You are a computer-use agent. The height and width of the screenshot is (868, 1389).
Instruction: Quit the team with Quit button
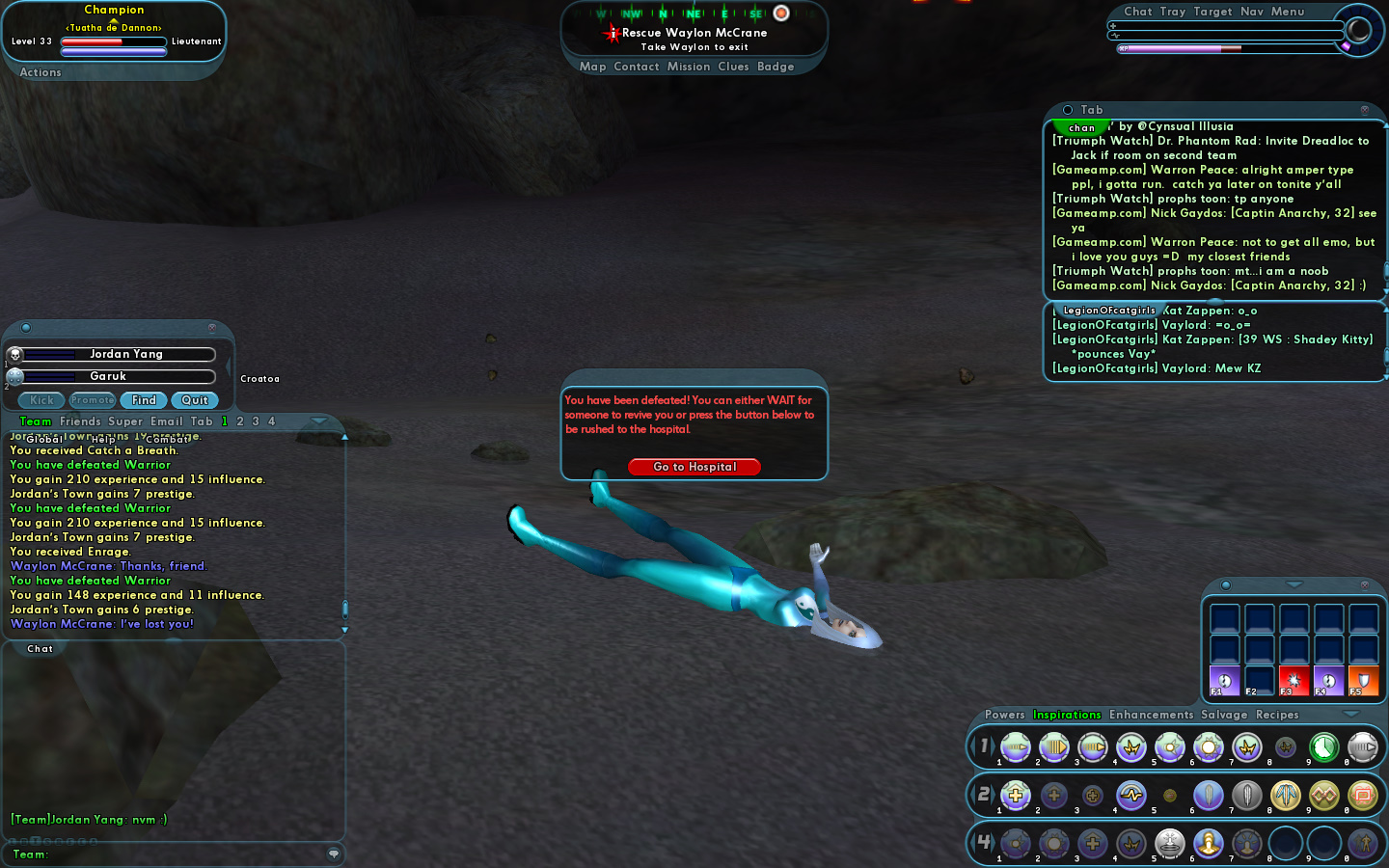coord(195,400)
